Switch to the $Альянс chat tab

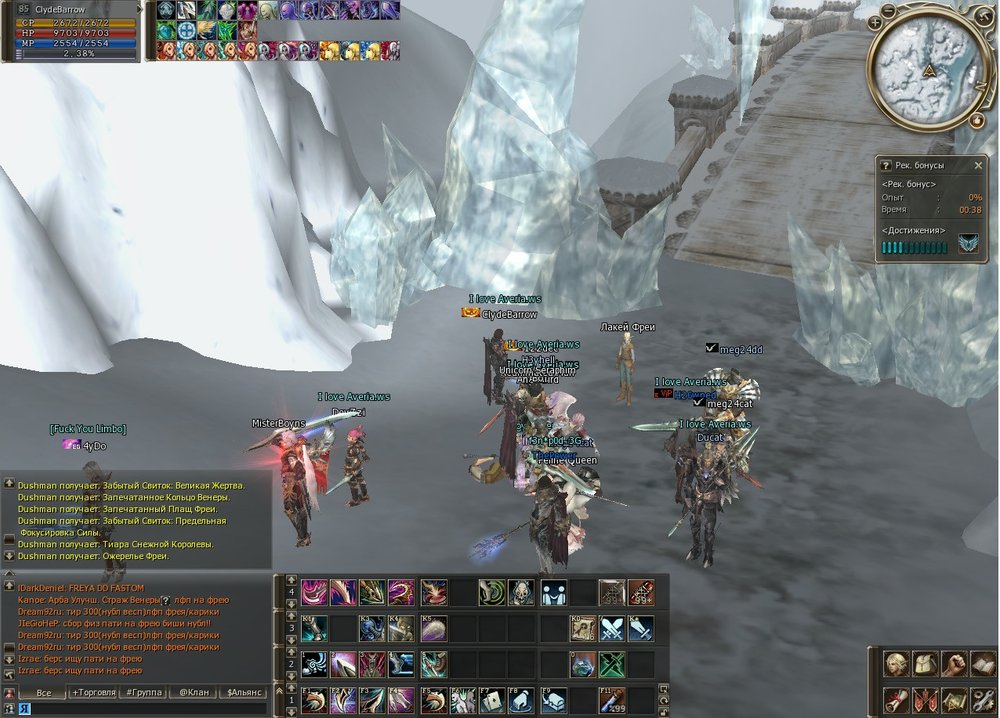coord(243,692)
